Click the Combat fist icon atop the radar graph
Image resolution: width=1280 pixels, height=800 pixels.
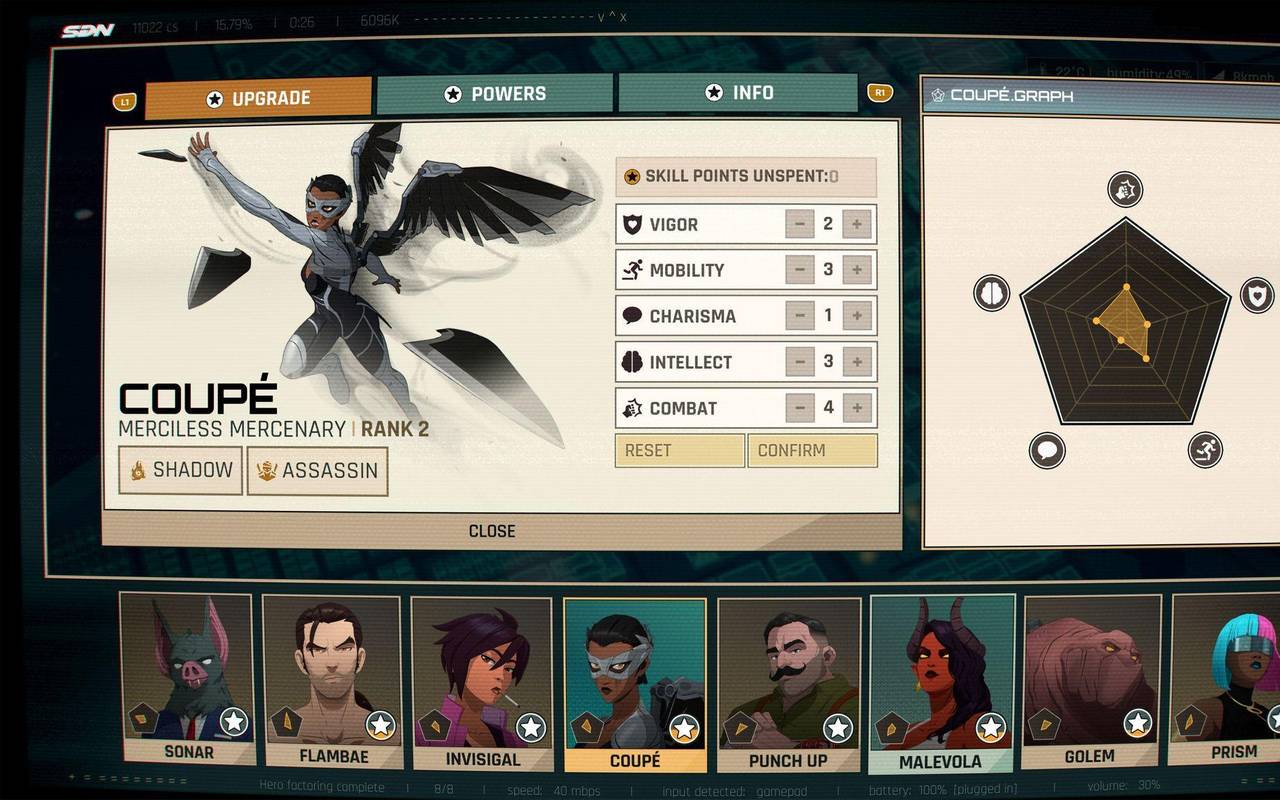pyautogui.click(x=1123, y=188)
